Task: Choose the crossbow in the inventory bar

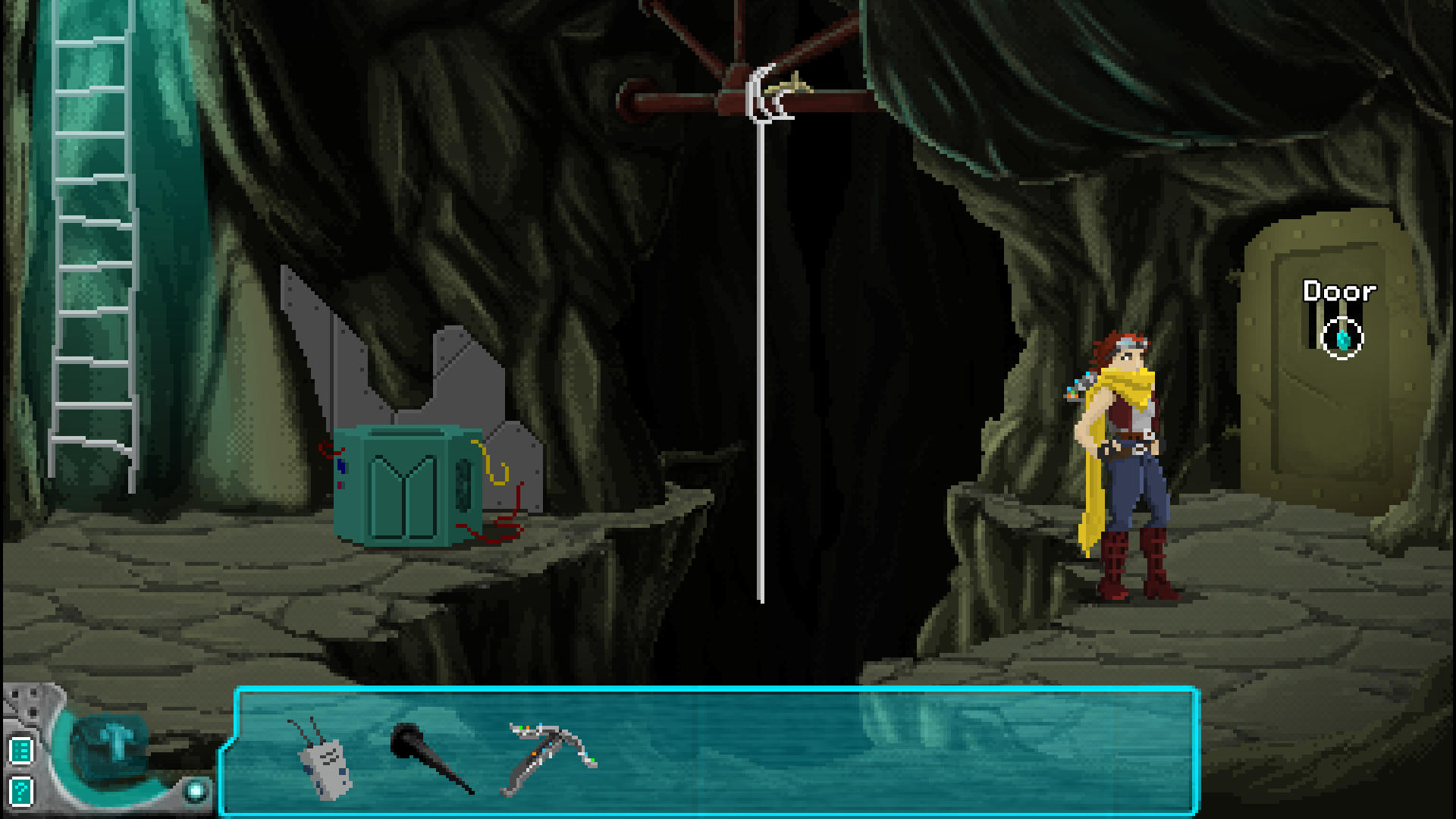Action: pyautogui.click(x=549, y=755)
